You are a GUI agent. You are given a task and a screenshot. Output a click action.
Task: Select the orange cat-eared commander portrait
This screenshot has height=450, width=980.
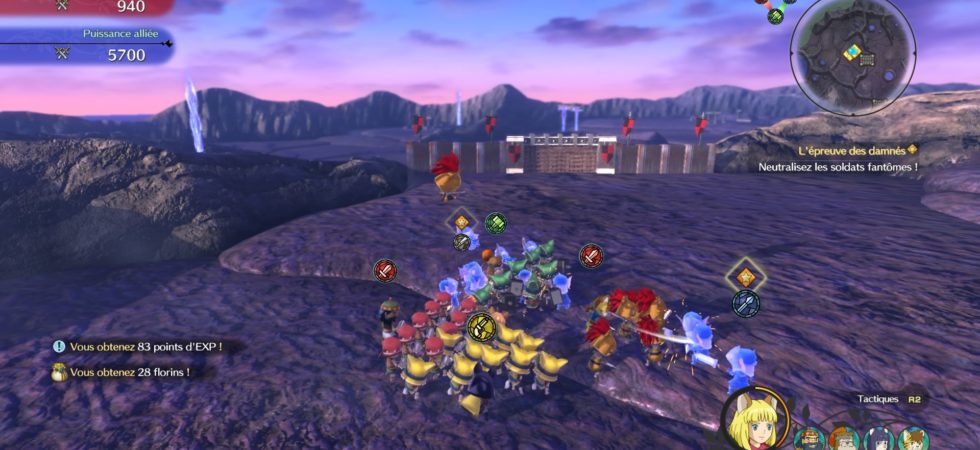point(913,439)
